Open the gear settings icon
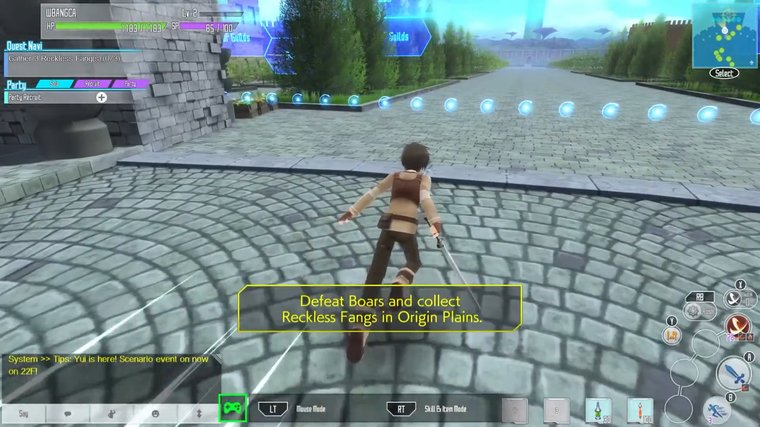Screen dimensions: 760x427 click(692, 311)
